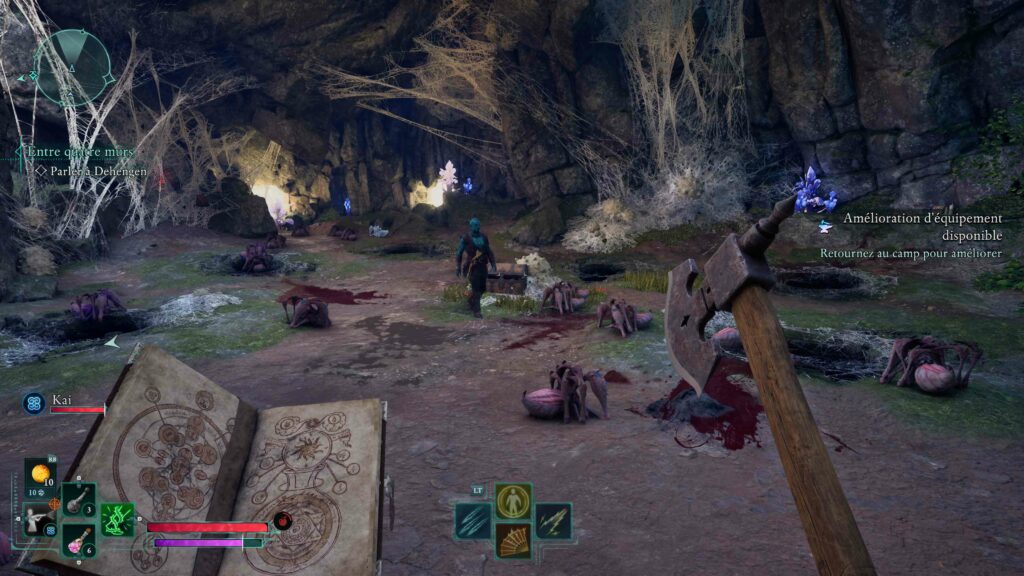
Task: Open the circular minimap compass
Action: (71, 67)
